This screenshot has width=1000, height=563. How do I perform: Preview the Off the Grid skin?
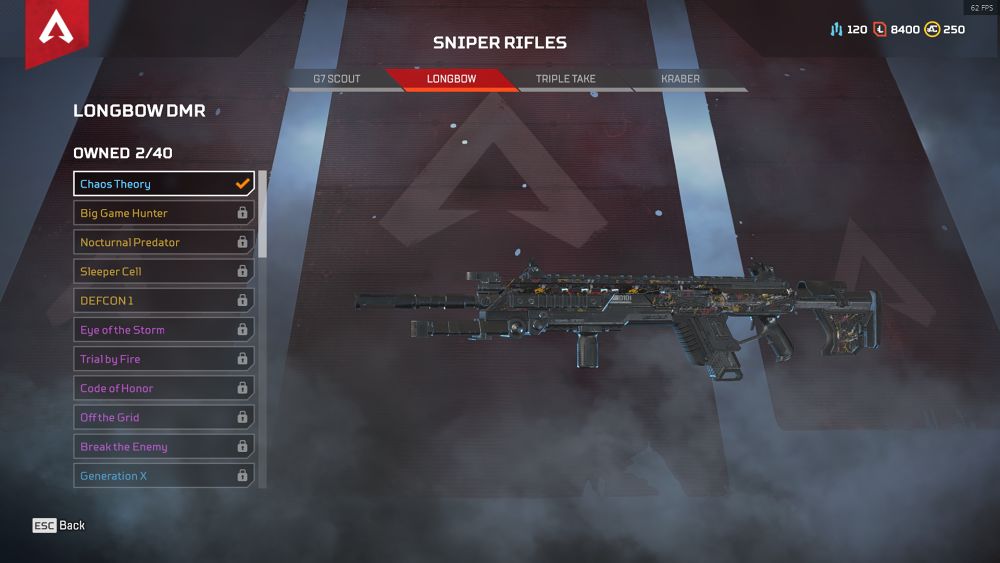tap(164, 417)
